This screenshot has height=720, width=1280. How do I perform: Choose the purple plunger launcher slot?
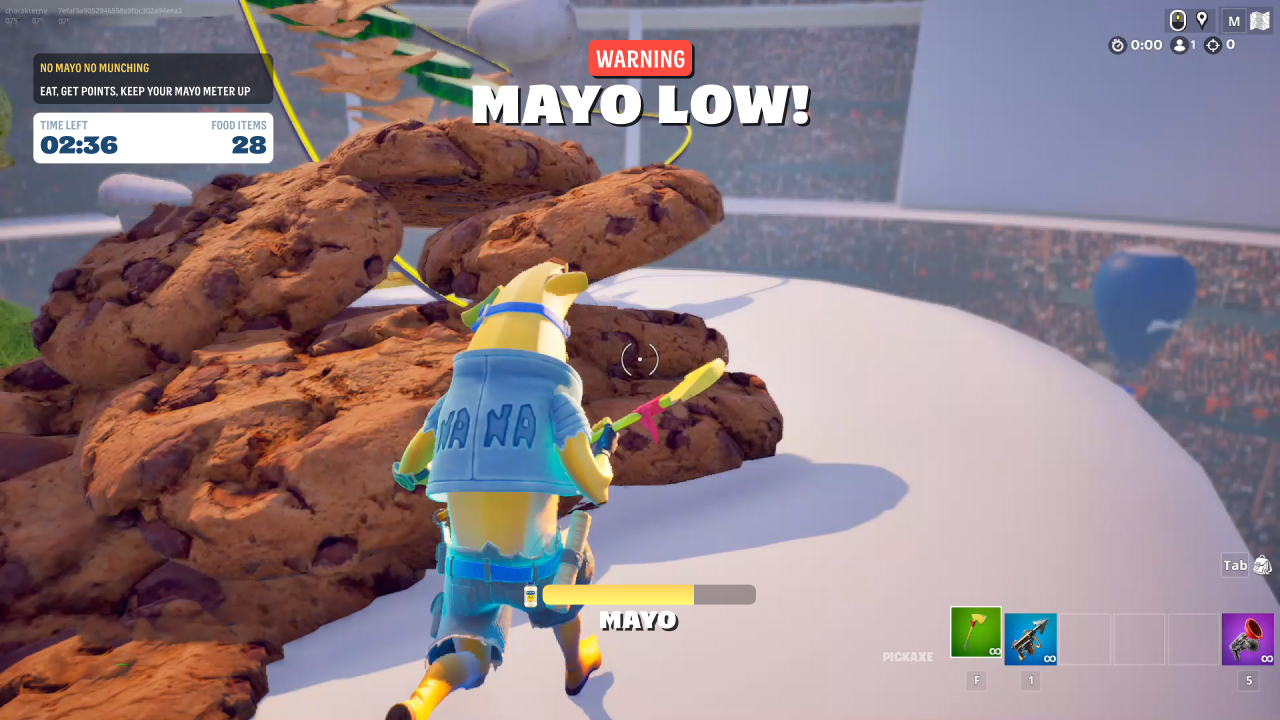click(1247, 639)
